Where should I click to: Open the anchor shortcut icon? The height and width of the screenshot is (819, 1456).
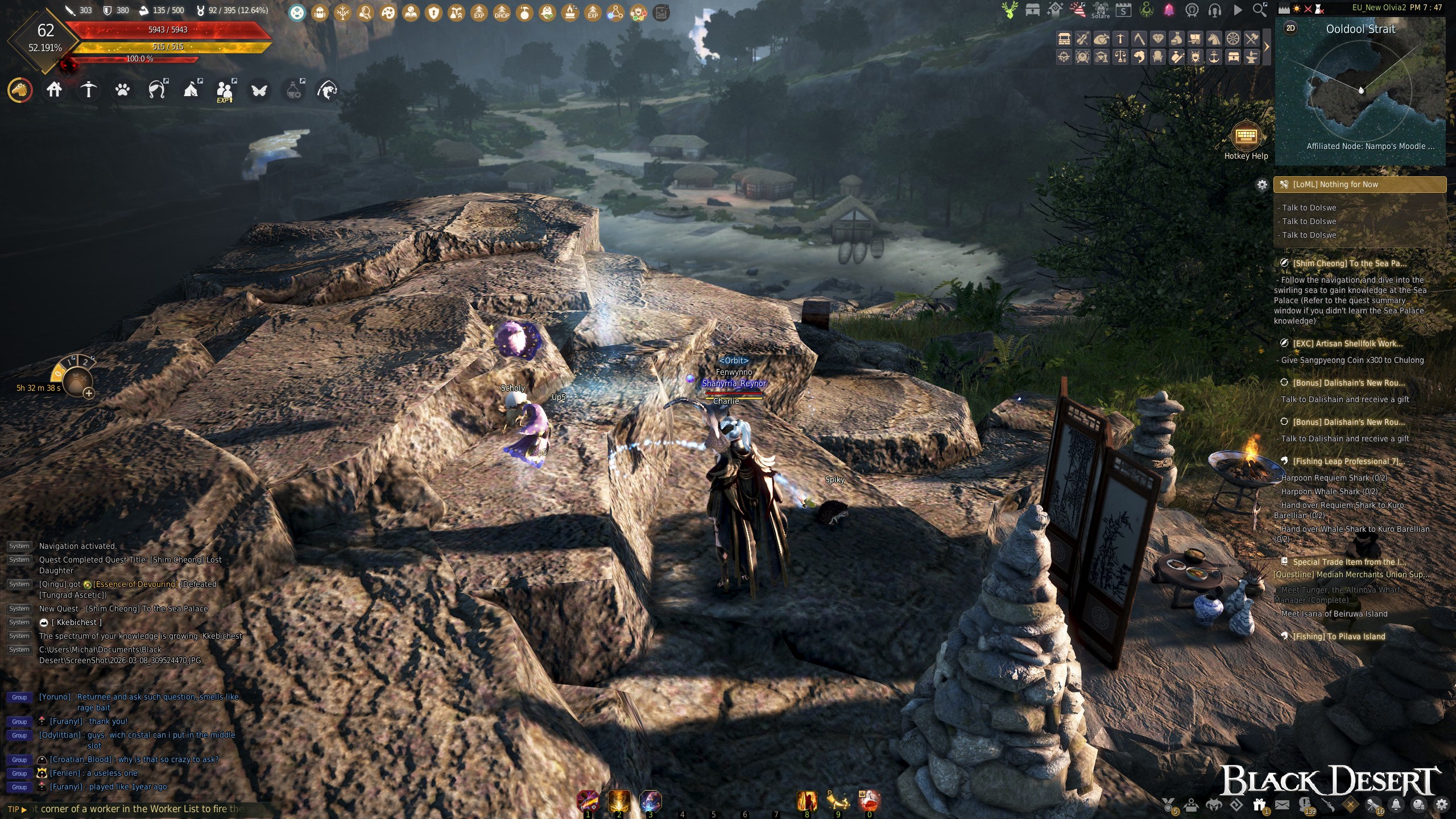[x=1214, y=56]
